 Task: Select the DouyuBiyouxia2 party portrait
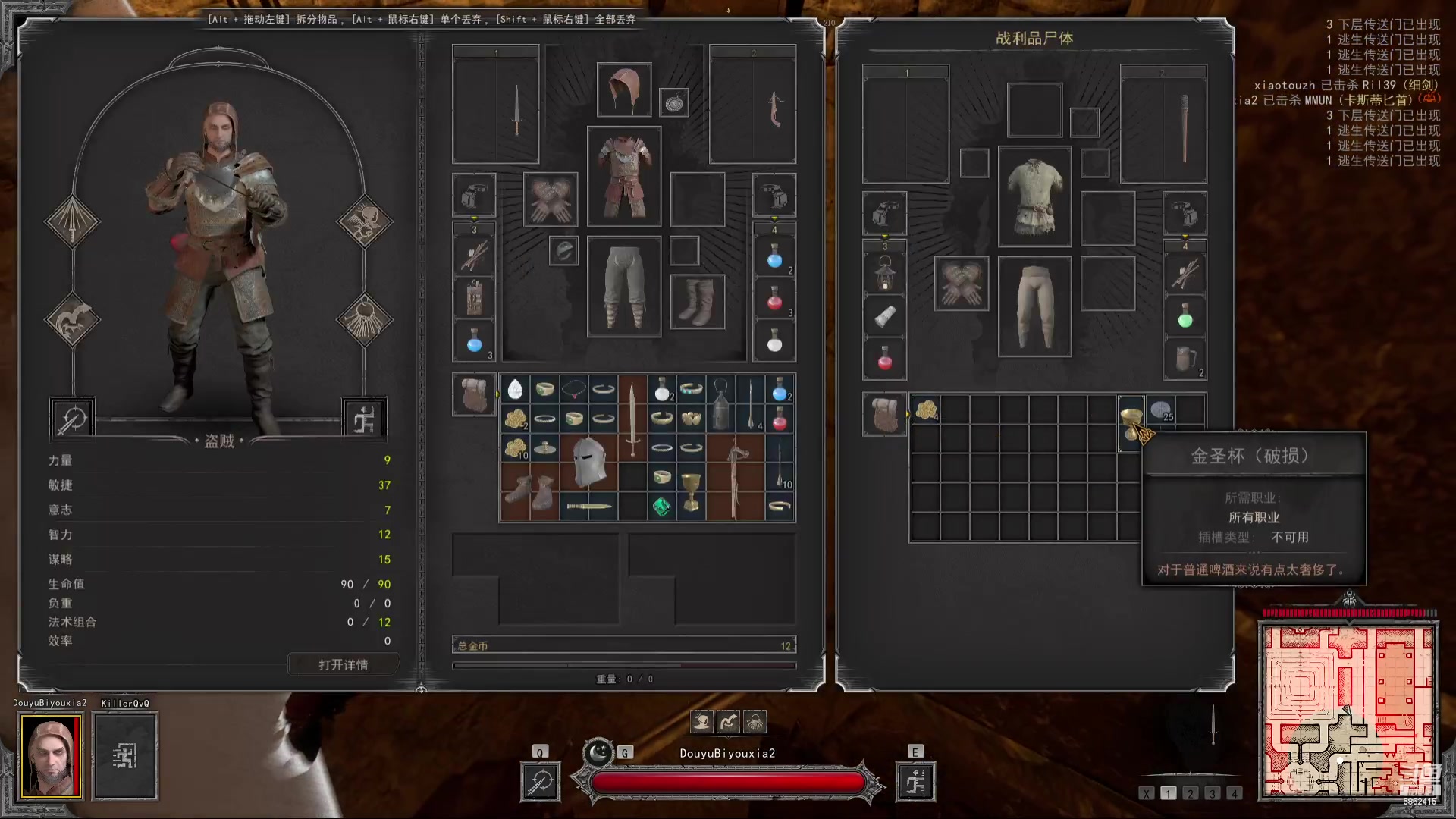click(x=50, y=755)
